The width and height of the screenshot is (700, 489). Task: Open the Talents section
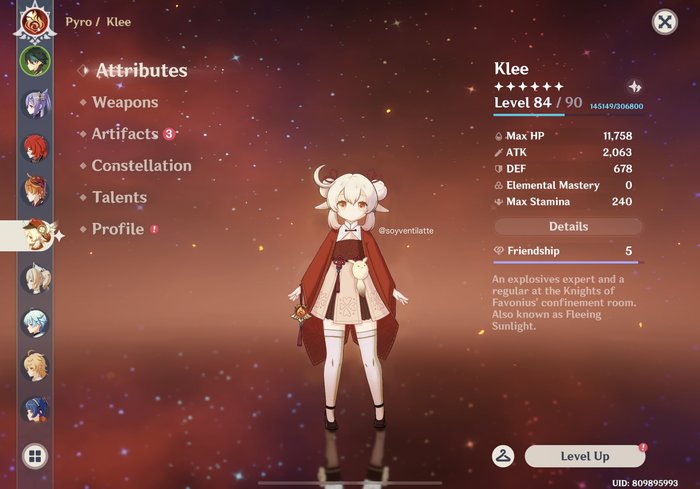[x=119, y=197]
